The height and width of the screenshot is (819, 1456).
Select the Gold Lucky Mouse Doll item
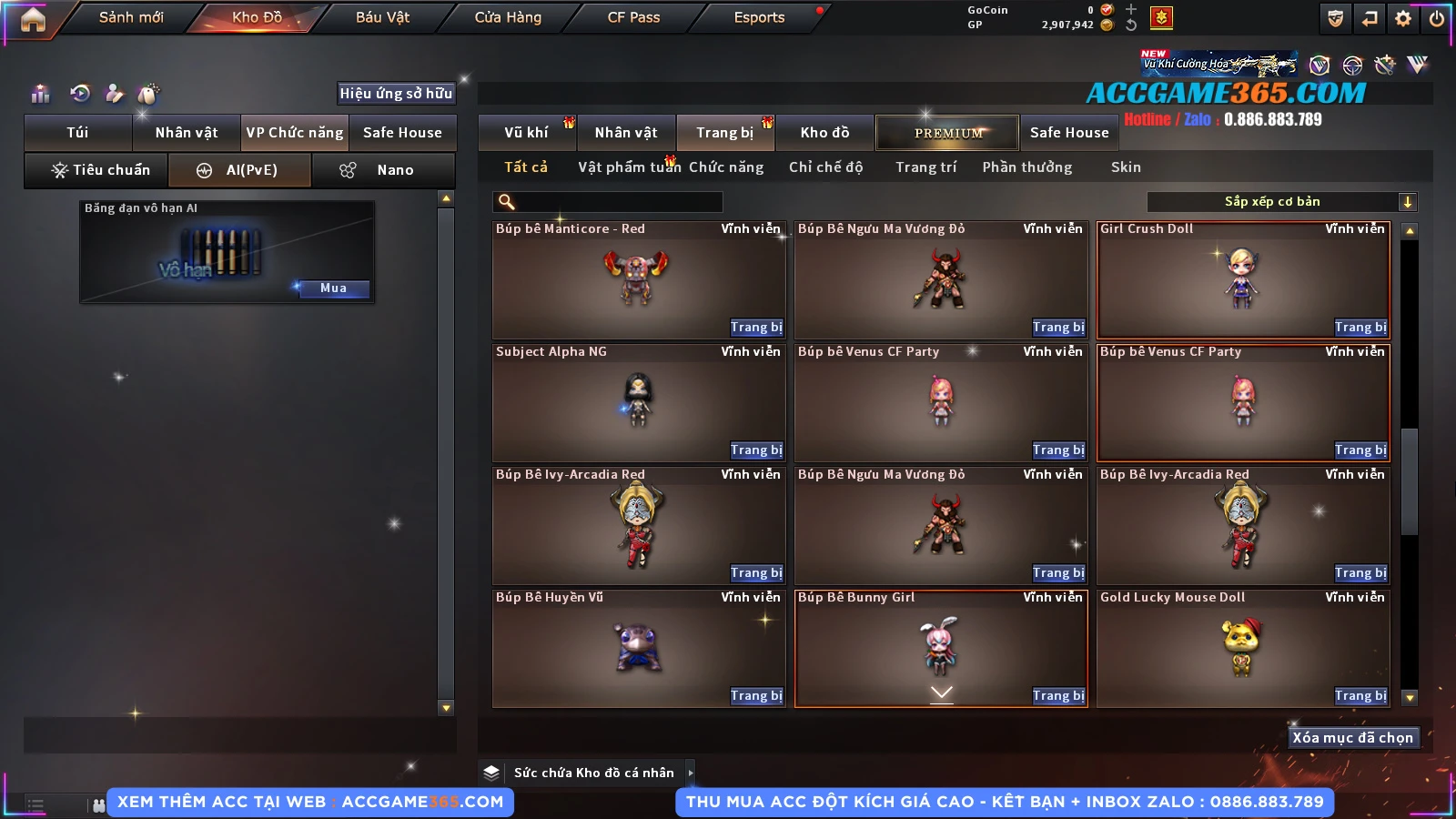(x=1241, y=648)
